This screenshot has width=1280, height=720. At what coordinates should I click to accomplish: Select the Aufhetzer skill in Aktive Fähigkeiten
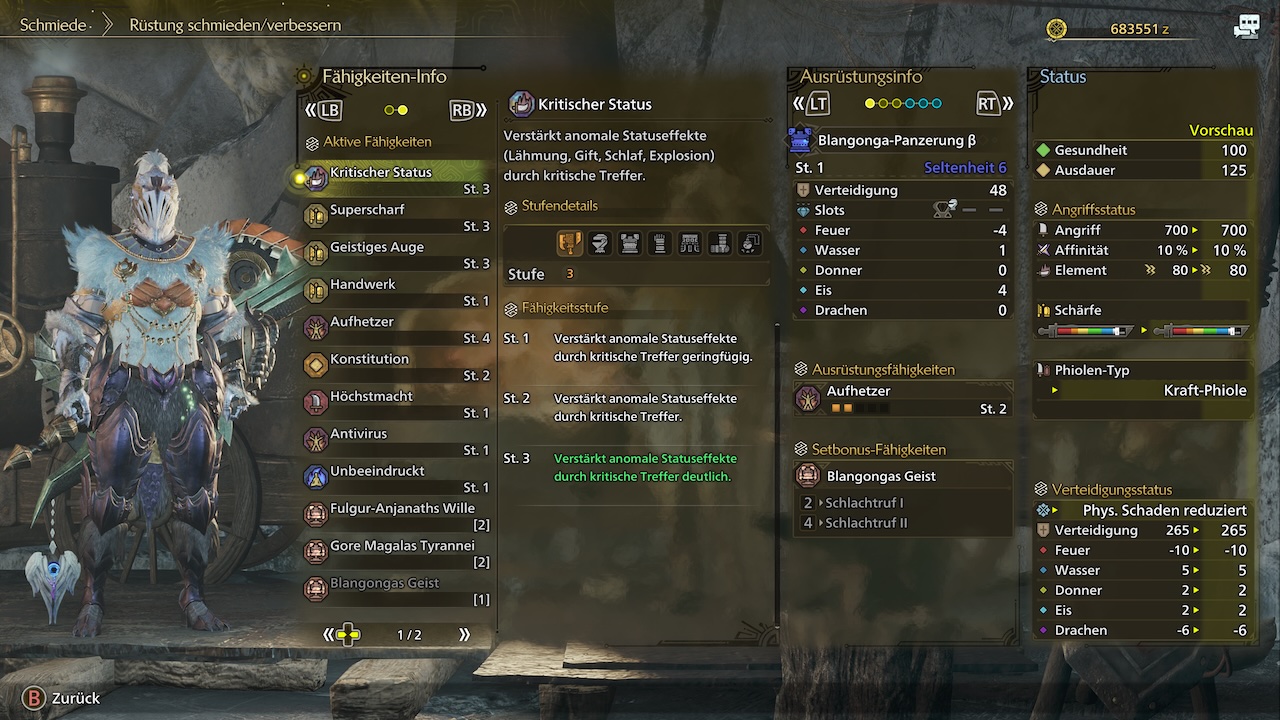coord(397,328)
